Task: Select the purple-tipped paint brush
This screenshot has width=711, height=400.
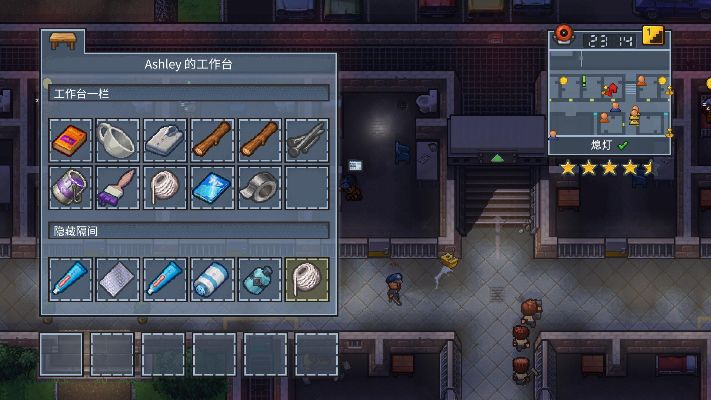Action: (118, 186)
